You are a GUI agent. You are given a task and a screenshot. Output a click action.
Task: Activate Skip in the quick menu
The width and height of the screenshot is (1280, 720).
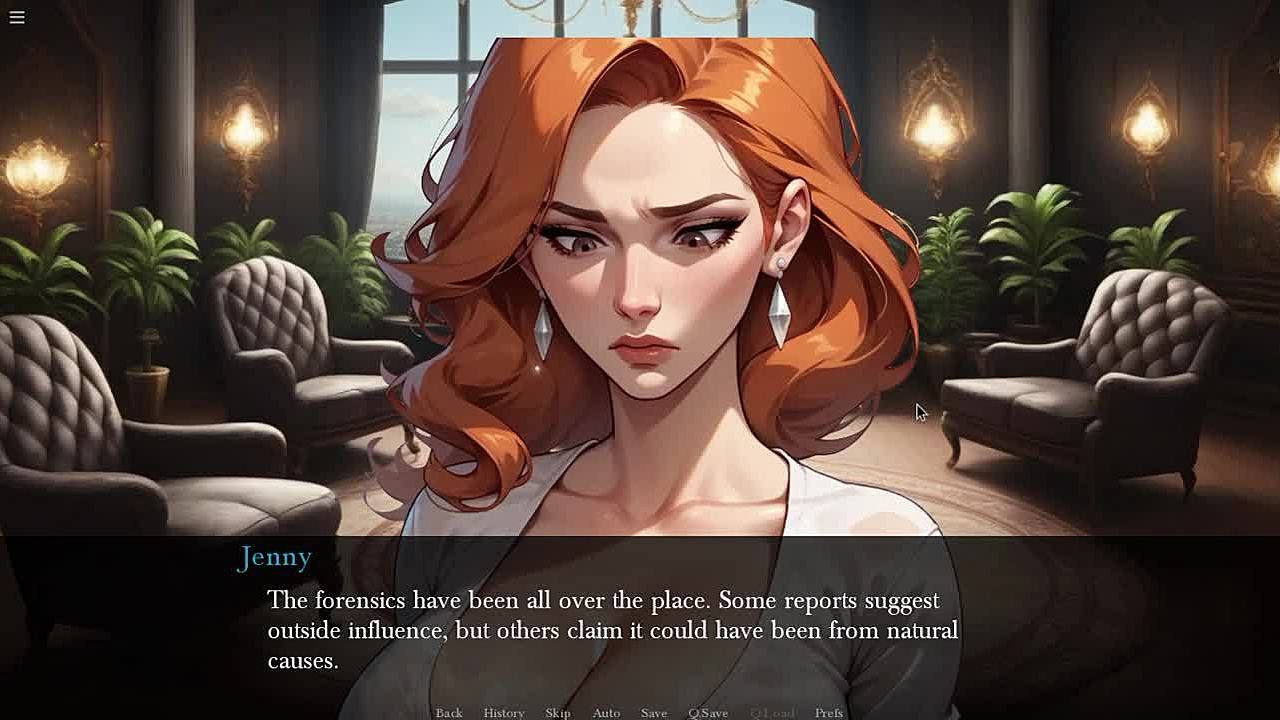coord(558,712)
